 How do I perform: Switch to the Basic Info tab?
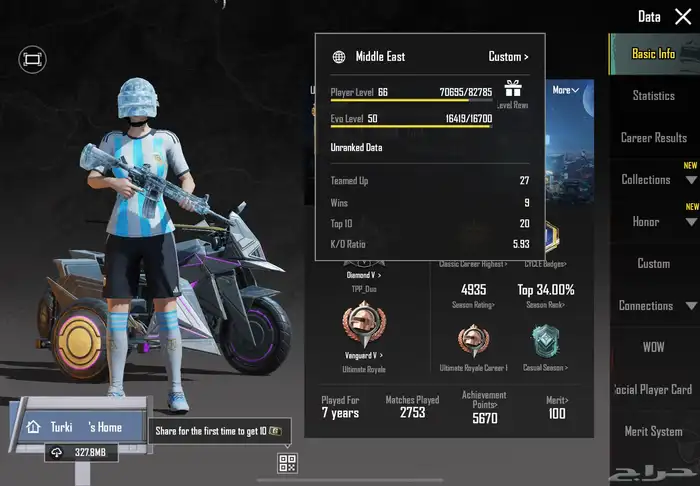(x=653, y=54)
